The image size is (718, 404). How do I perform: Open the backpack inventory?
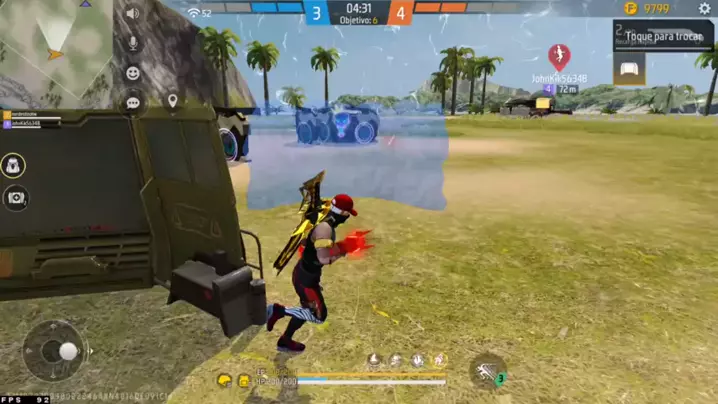(x=15, y=165)
